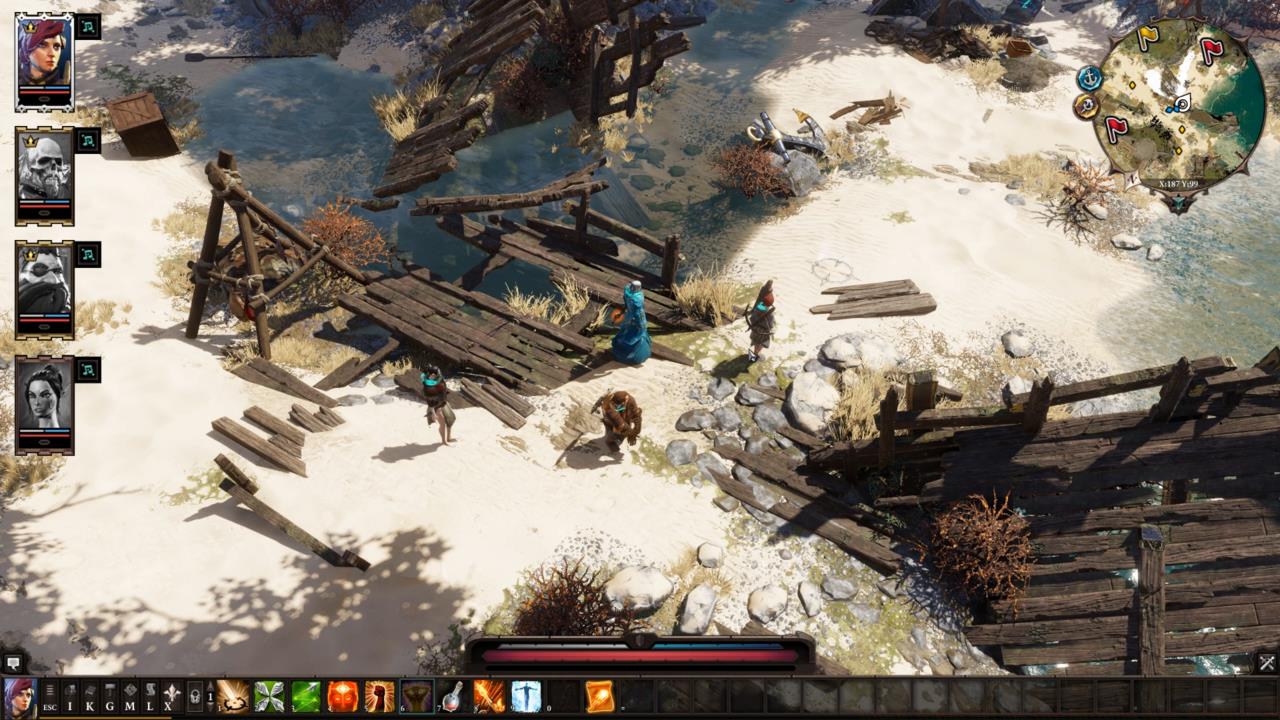
Task: Open the chat log speech bubble
Action: (13, 662)
